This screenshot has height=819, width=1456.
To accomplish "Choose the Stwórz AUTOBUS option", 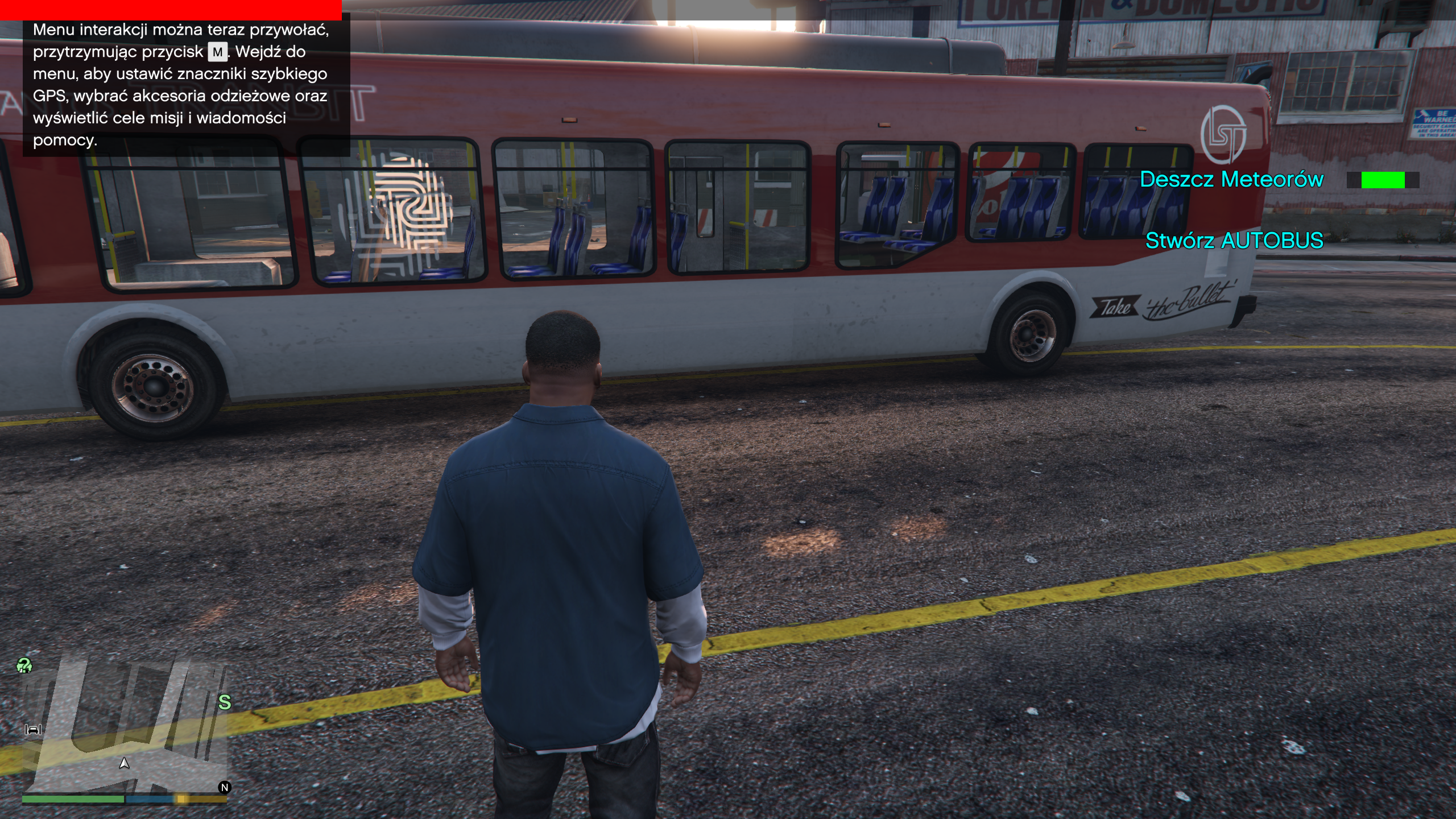I will [x=1234, y=241].
